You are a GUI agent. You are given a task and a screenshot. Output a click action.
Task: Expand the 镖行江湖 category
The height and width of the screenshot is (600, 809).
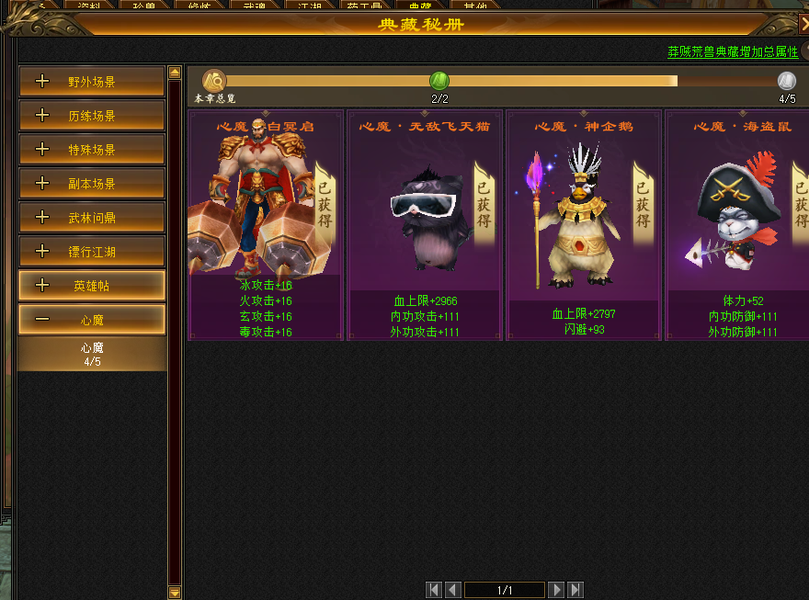91,252
